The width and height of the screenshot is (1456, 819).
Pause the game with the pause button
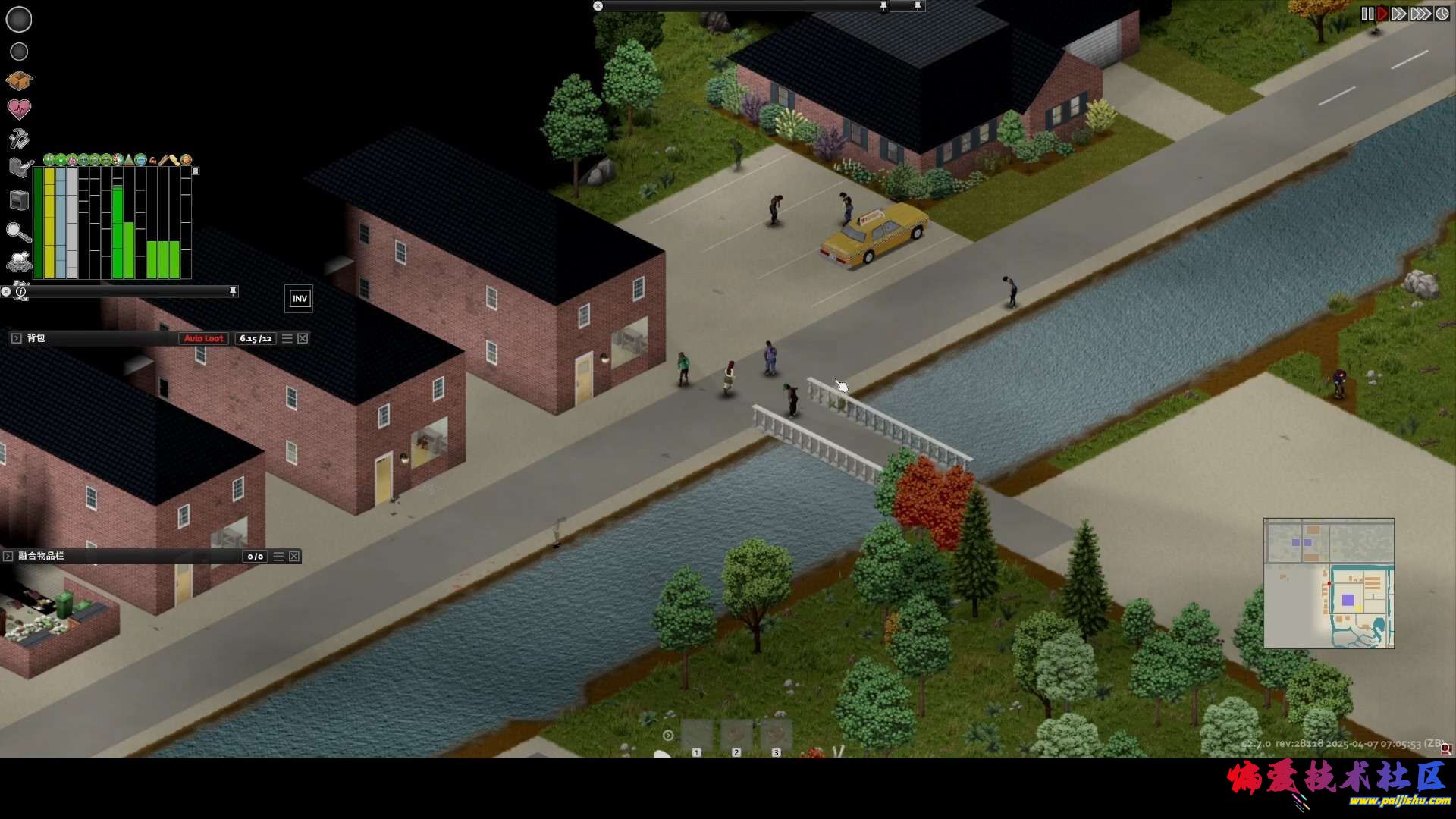point(1367,14)
